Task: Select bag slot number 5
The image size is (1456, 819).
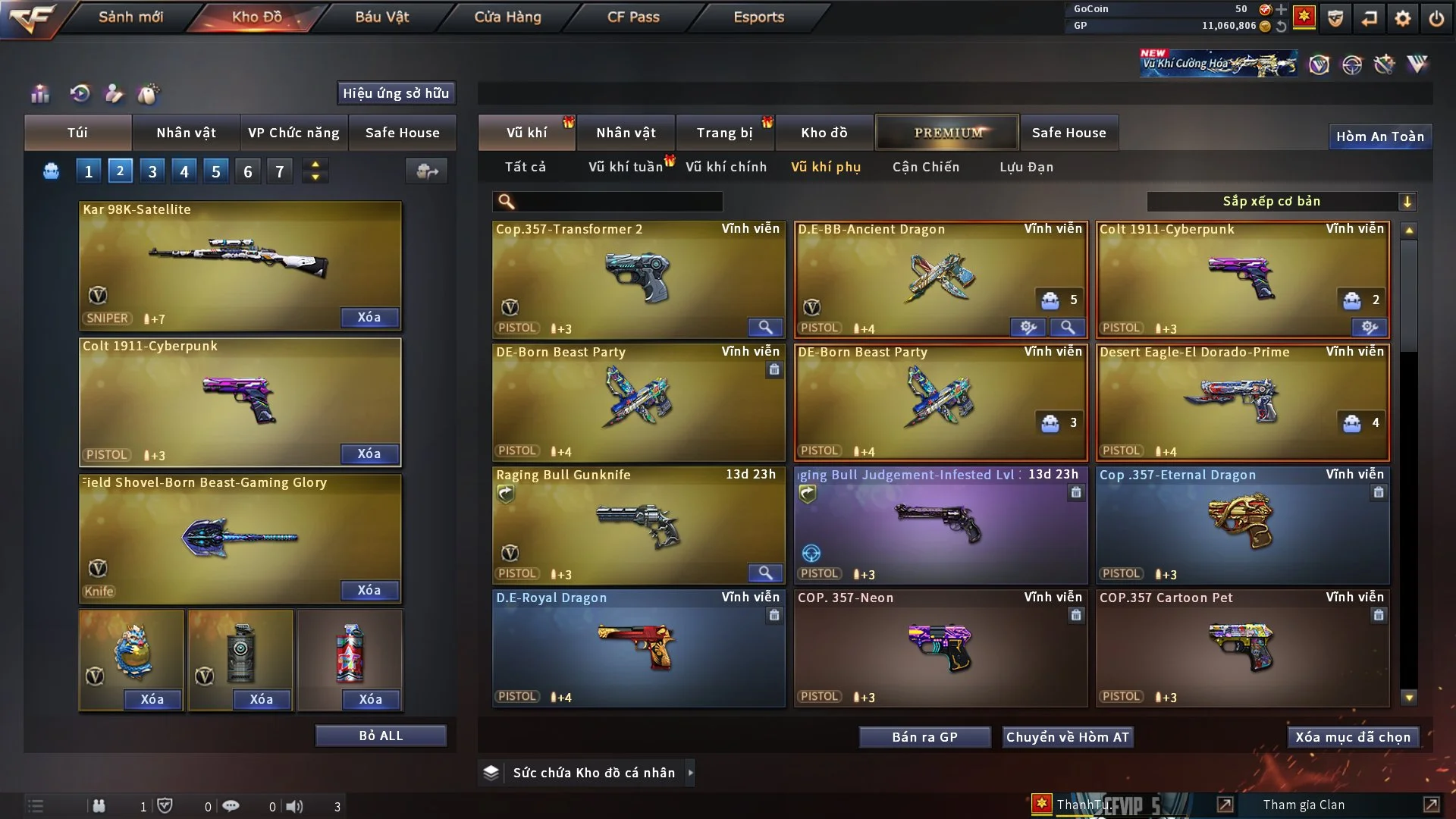Action: 216,171
